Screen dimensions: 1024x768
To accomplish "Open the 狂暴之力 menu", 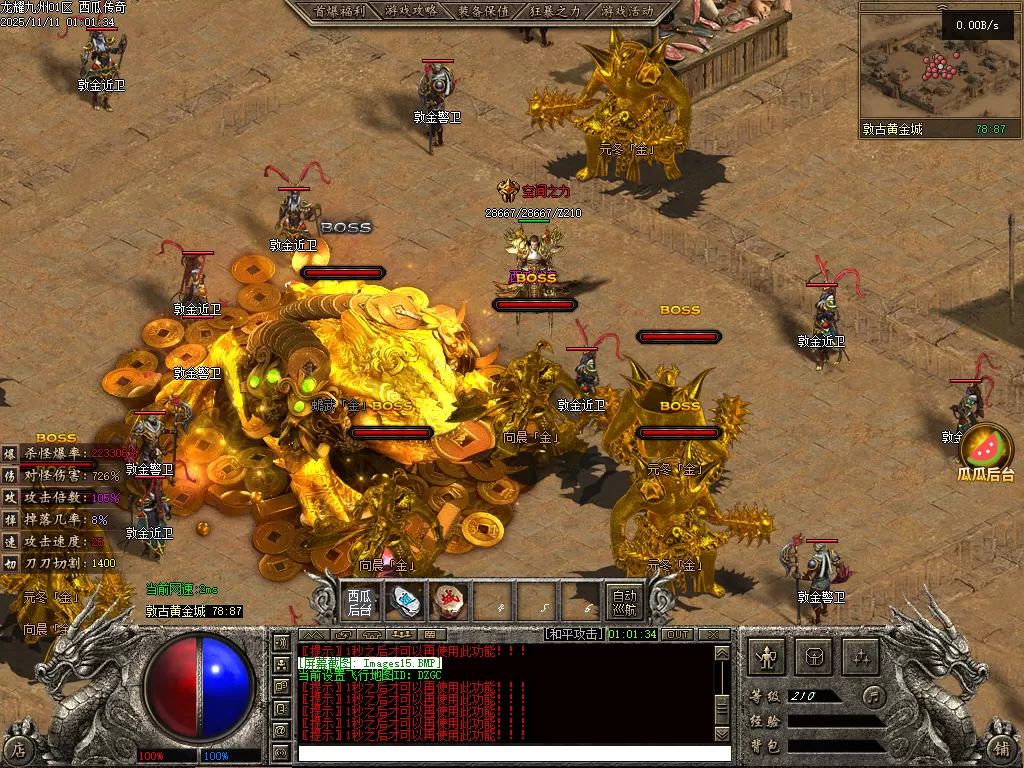I will (x=555, y=11).
